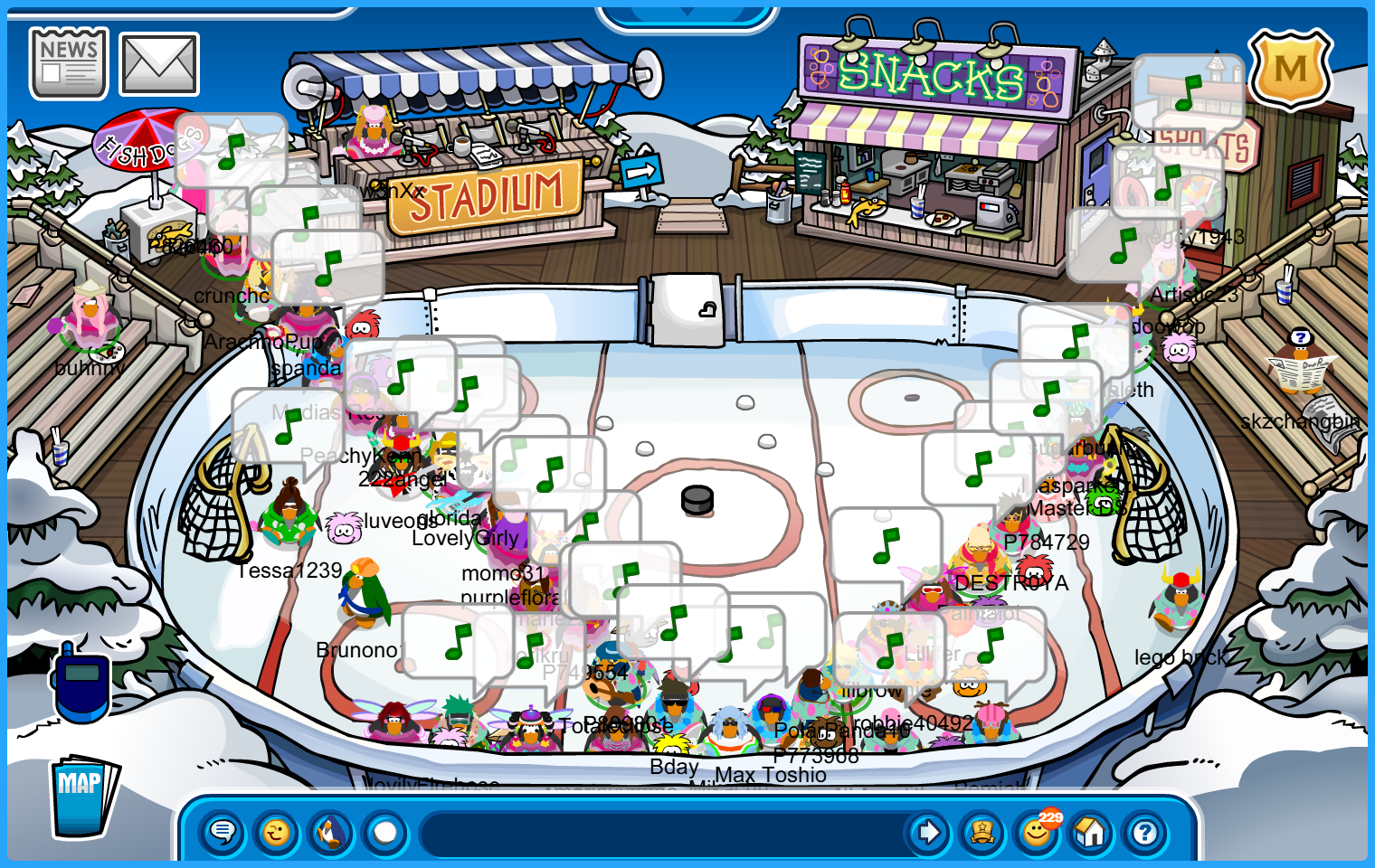Viewport: 1375px width, 868px height.
Task: Open the speech bubble safe chat menu
Action: click(223, 832)
